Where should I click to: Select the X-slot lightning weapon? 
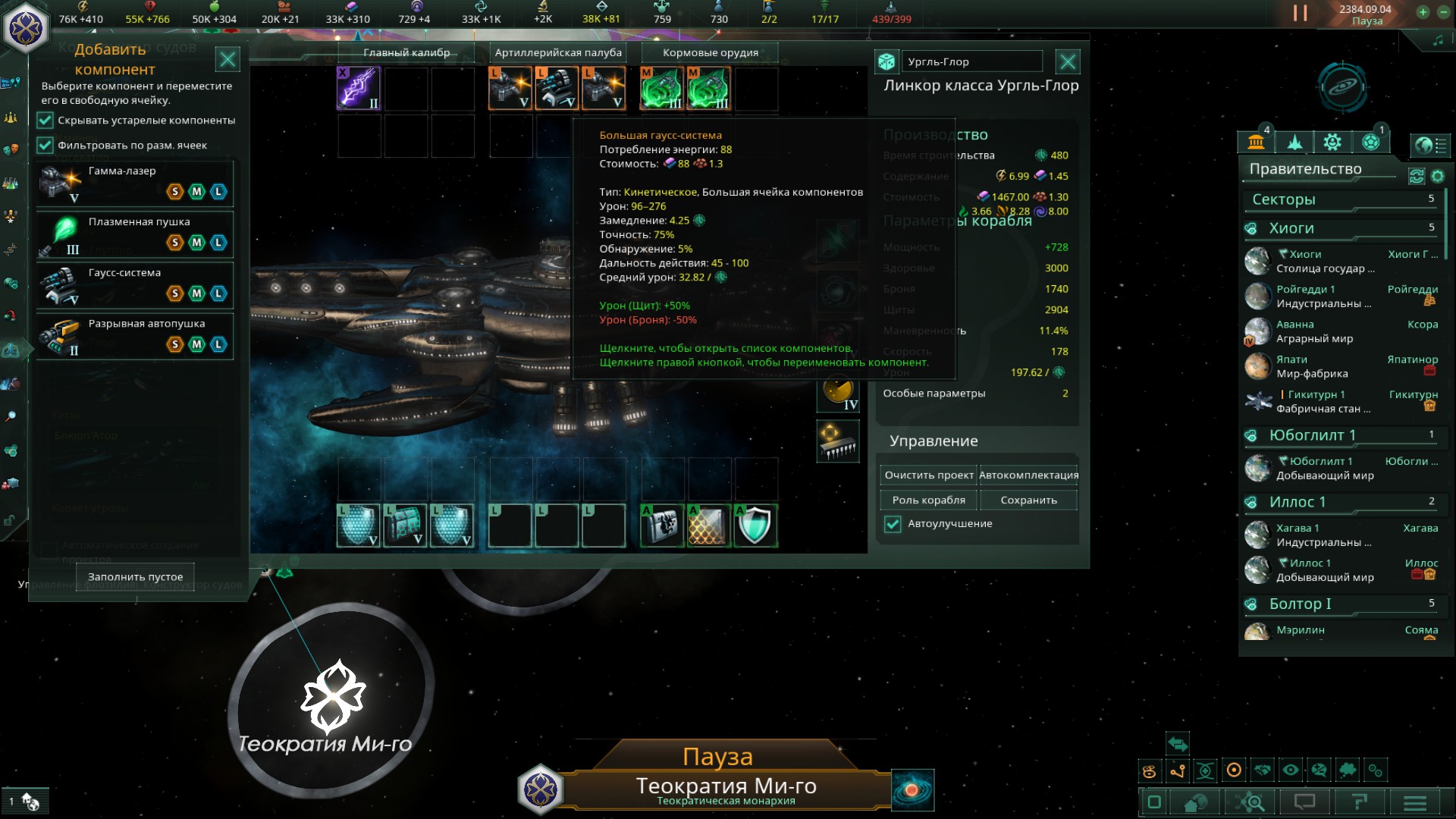pos(358,88)
